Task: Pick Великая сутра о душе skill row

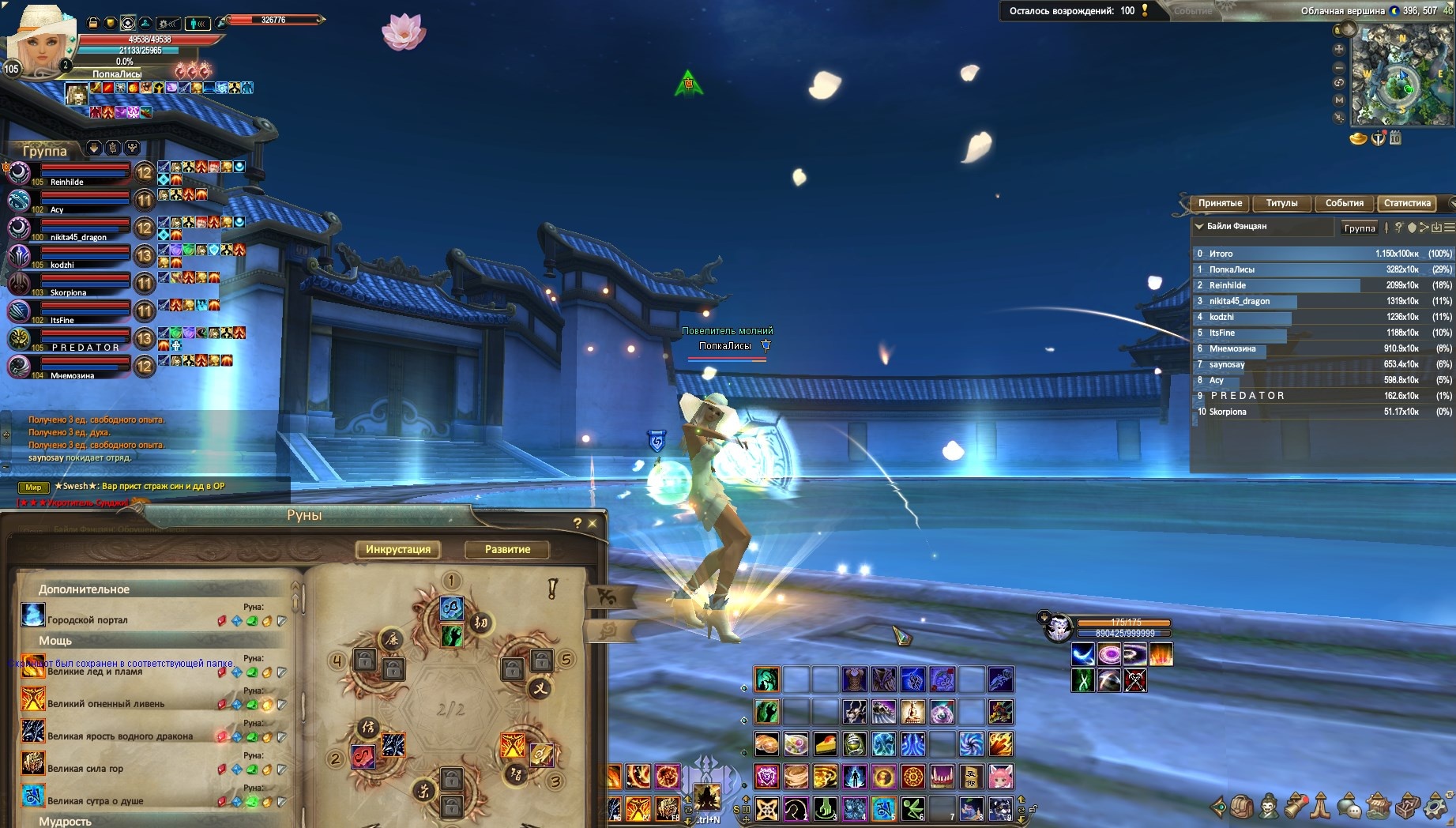Action: coord(95,800)
